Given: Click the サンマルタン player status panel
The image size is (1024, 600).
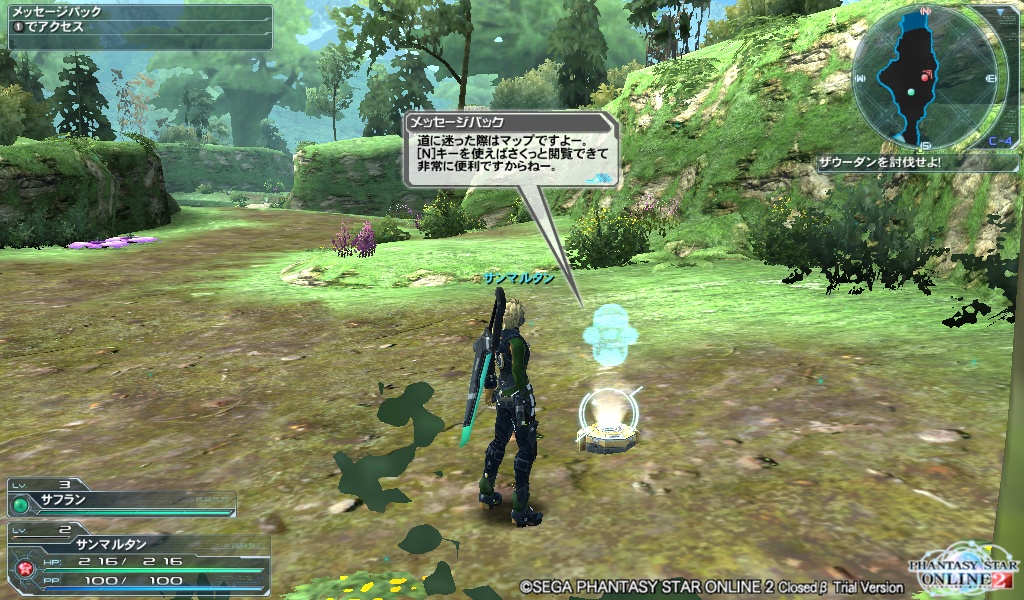Looking at the screenshot, I should (x=138, y=560).
